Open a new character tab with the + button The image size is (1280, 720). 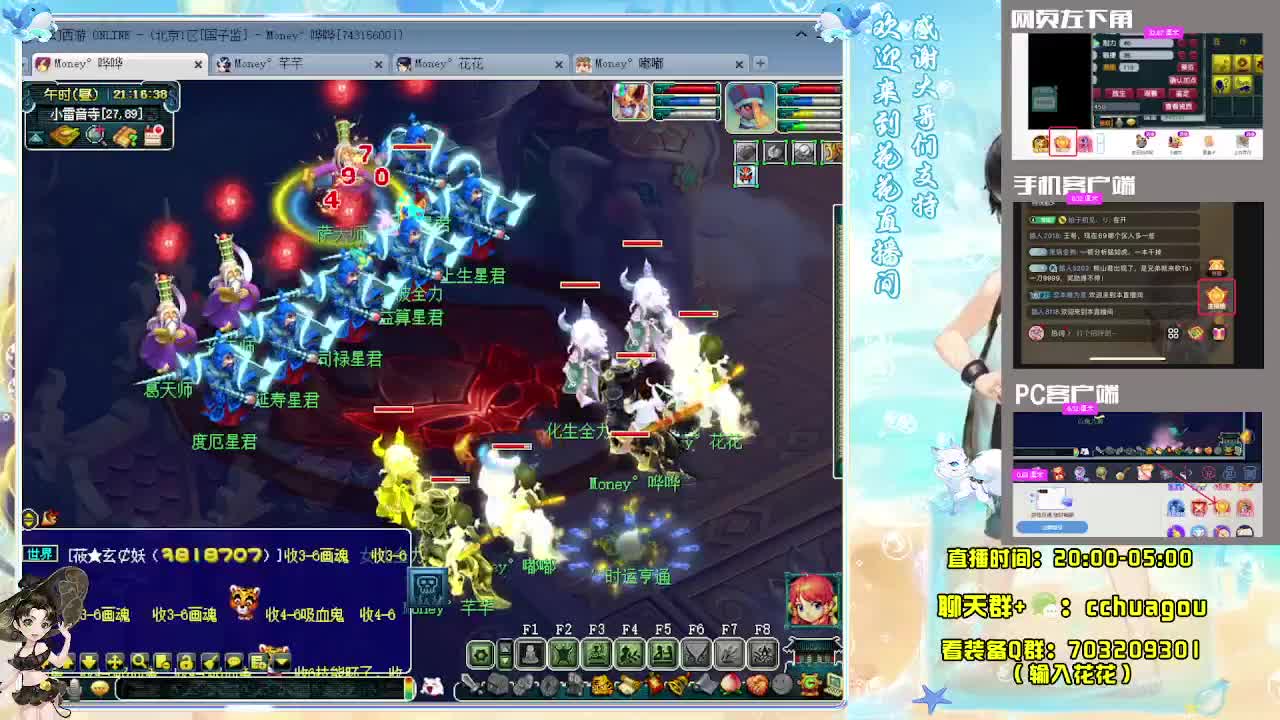click(760, 62)
